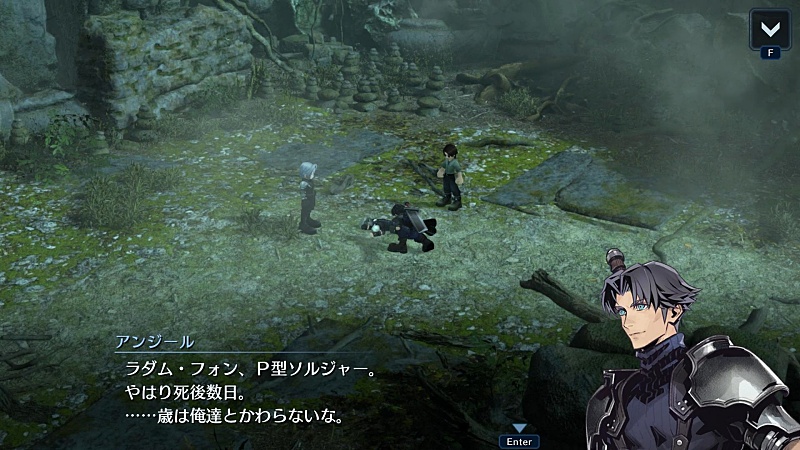Open the dropdown arrow menu button

(768, 29)
